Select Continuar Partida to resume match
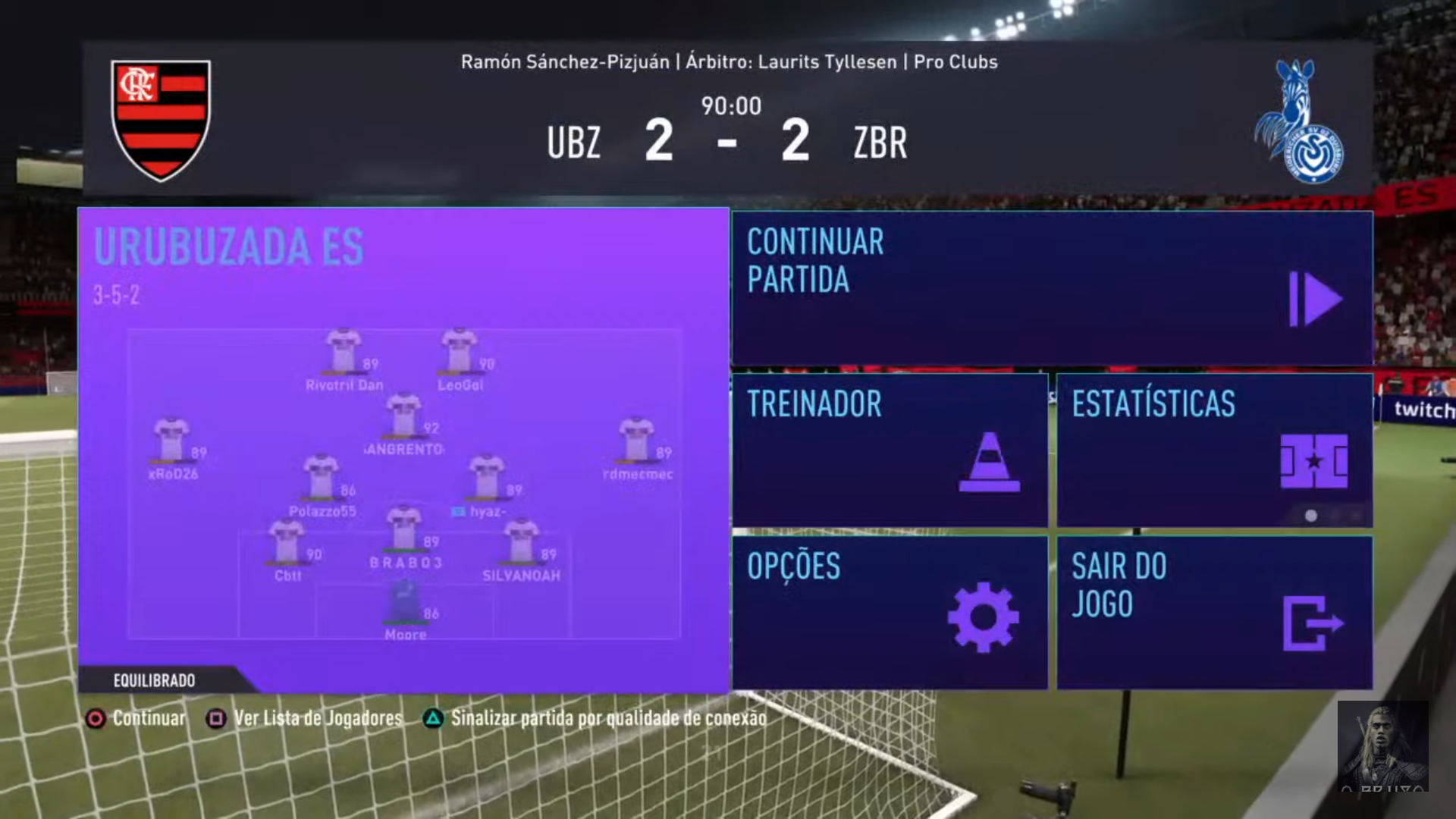 [1052, 288]
